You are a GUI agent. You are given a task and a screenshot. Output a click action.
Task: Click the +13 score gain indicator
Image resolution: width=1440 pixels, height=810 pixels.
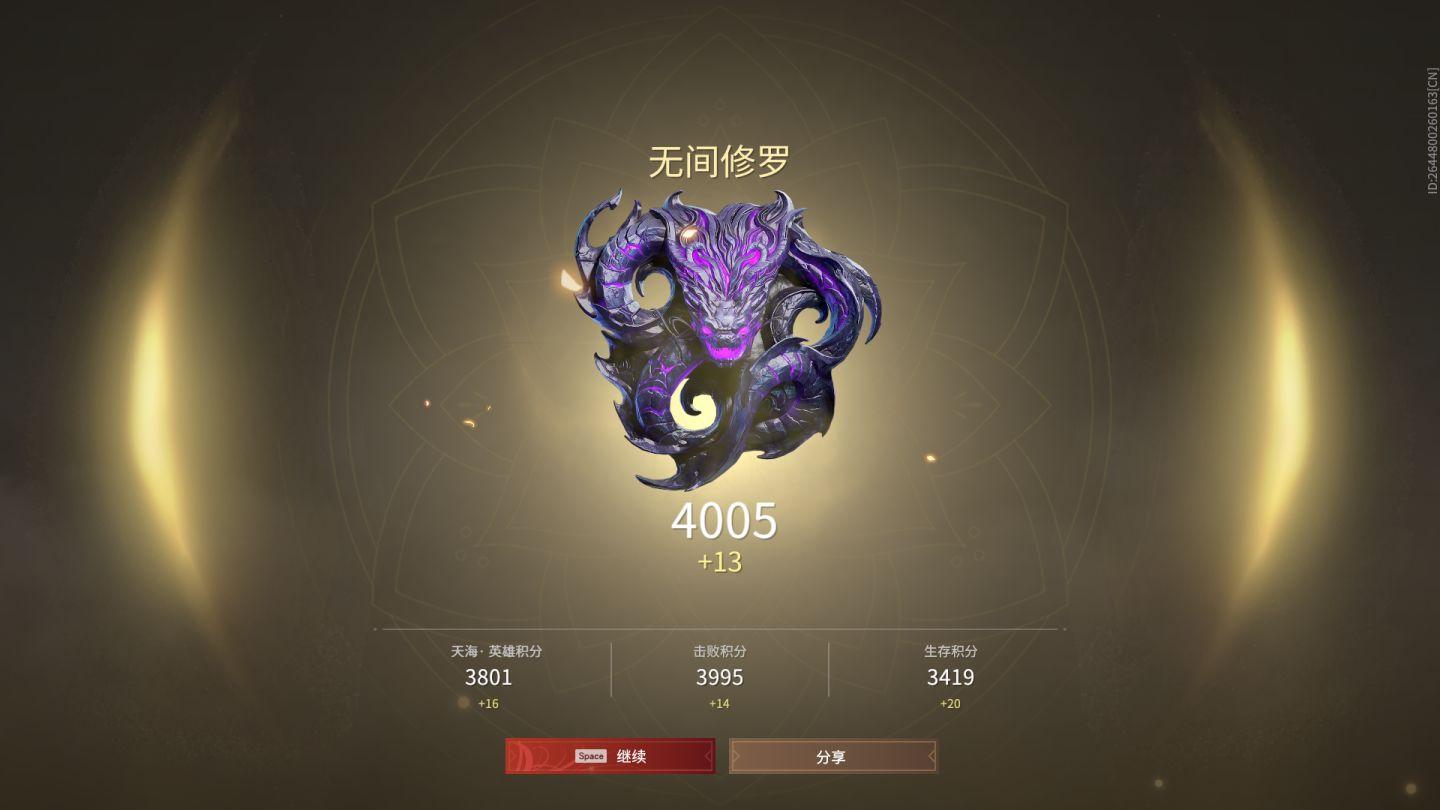(x=720, y=564)
